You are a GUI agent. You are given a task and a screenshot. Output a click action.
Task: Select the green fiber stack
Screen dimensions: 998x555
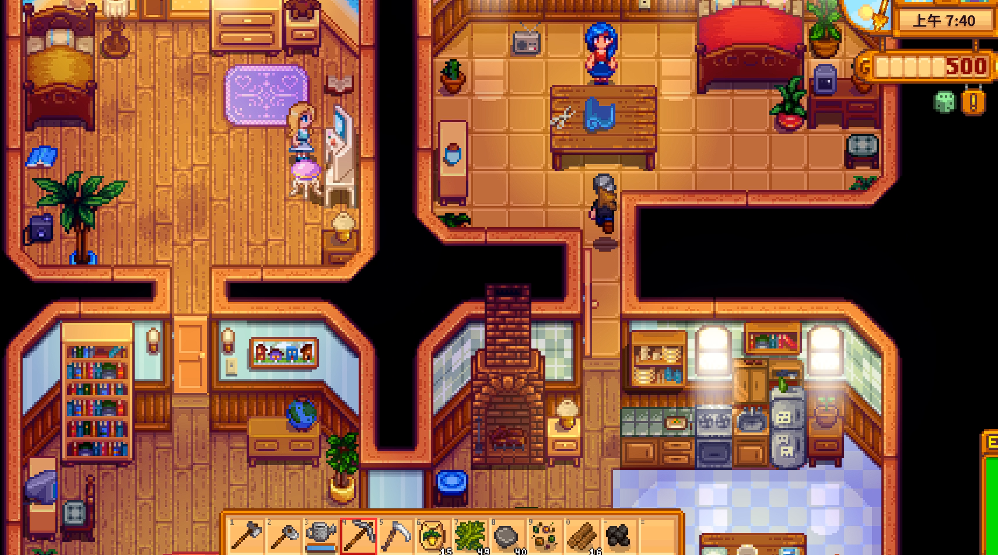tap(470, 536)
